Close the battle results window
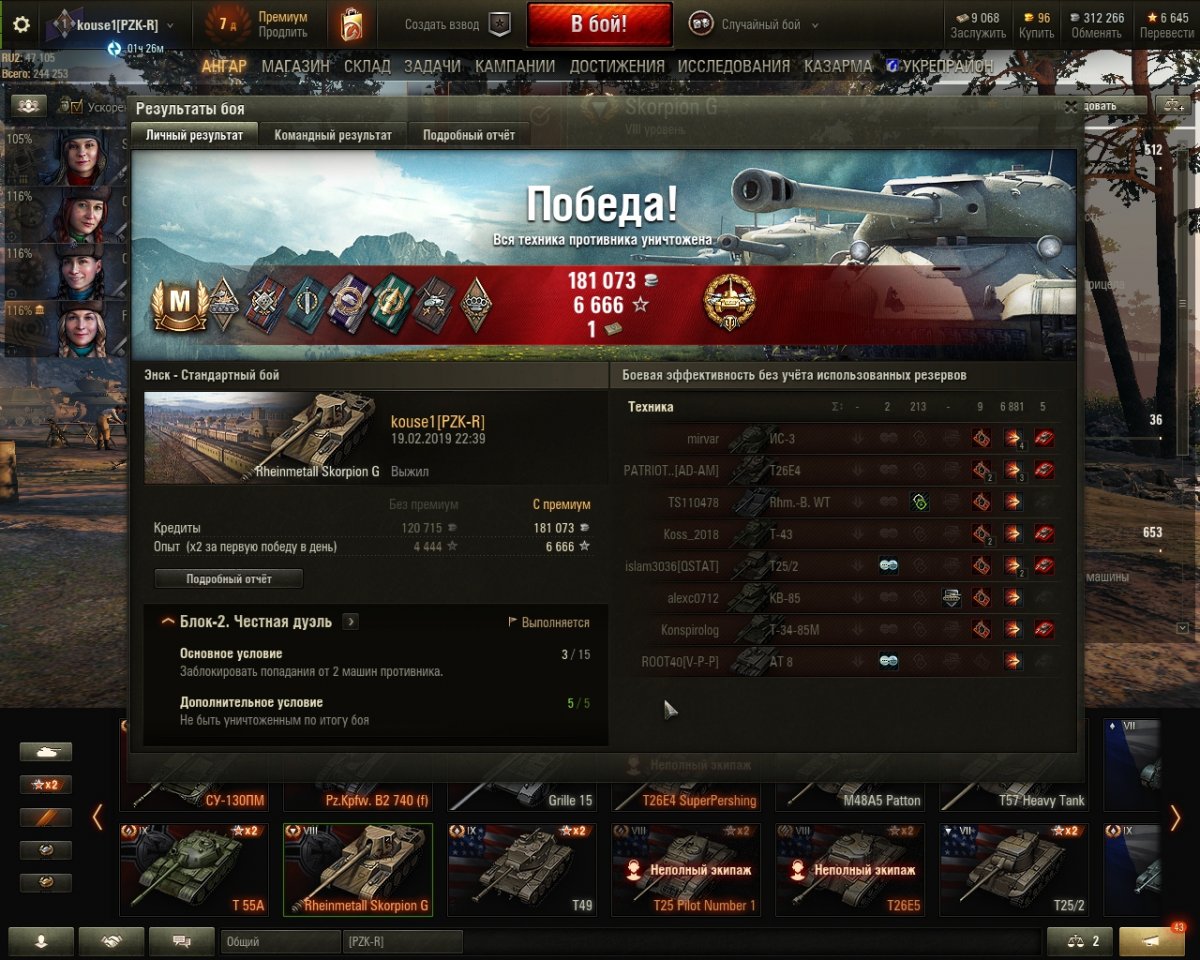1200x960 pixels. pos(1071,106)
